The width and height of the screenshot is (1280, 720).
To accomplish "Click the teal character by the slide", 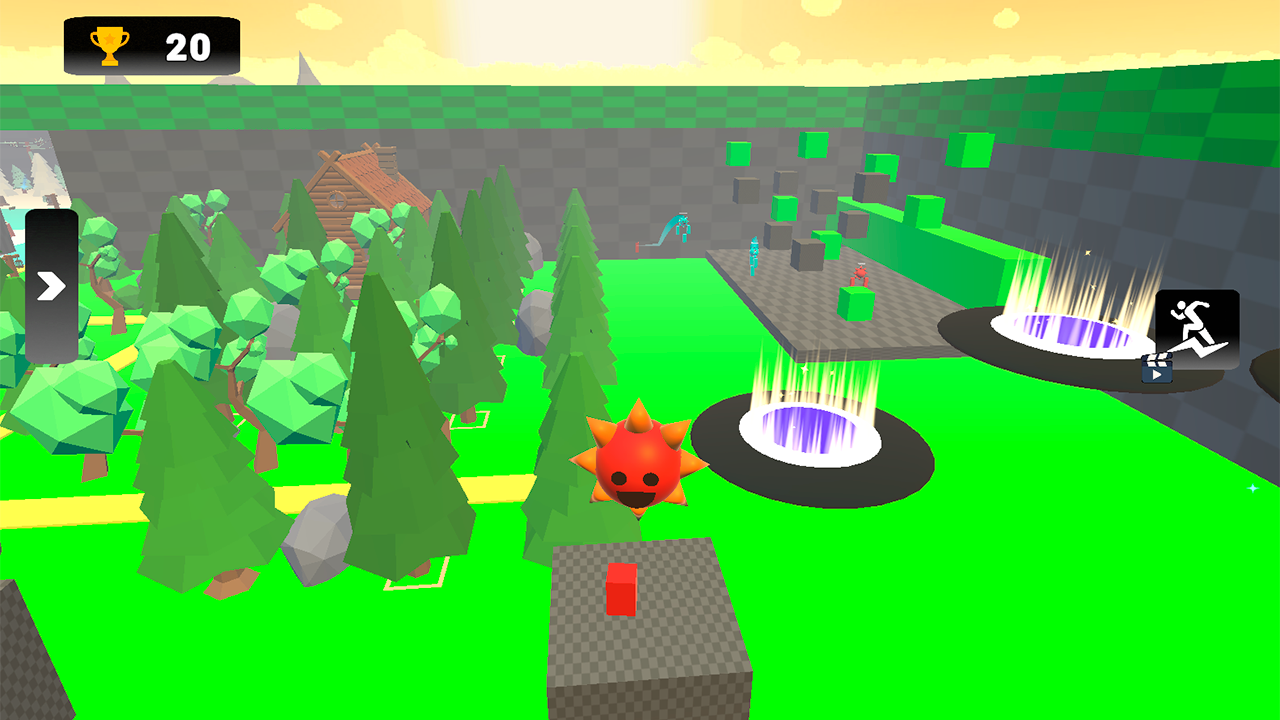I will tap(683, 223).
